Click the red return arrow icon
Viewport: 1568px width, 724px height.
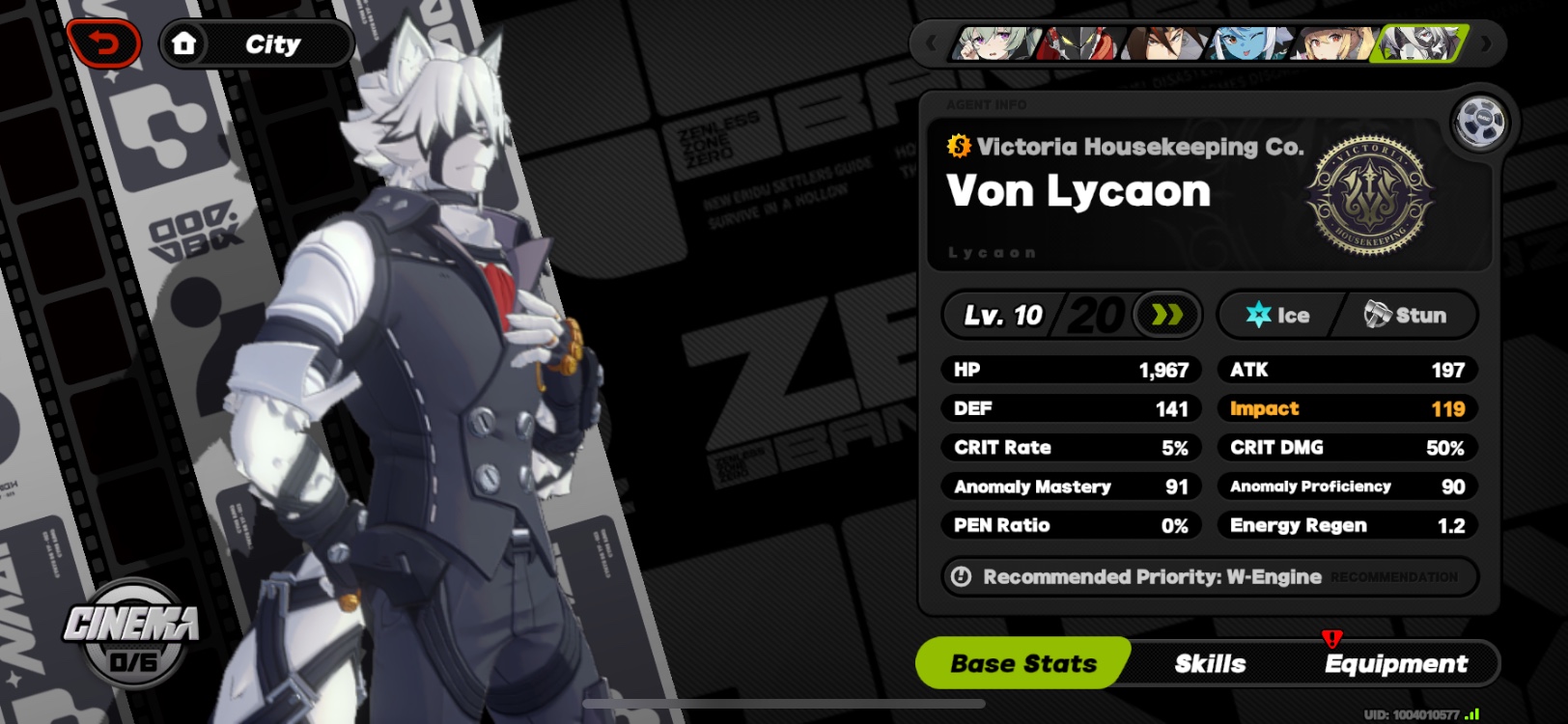tap(104, 42)
